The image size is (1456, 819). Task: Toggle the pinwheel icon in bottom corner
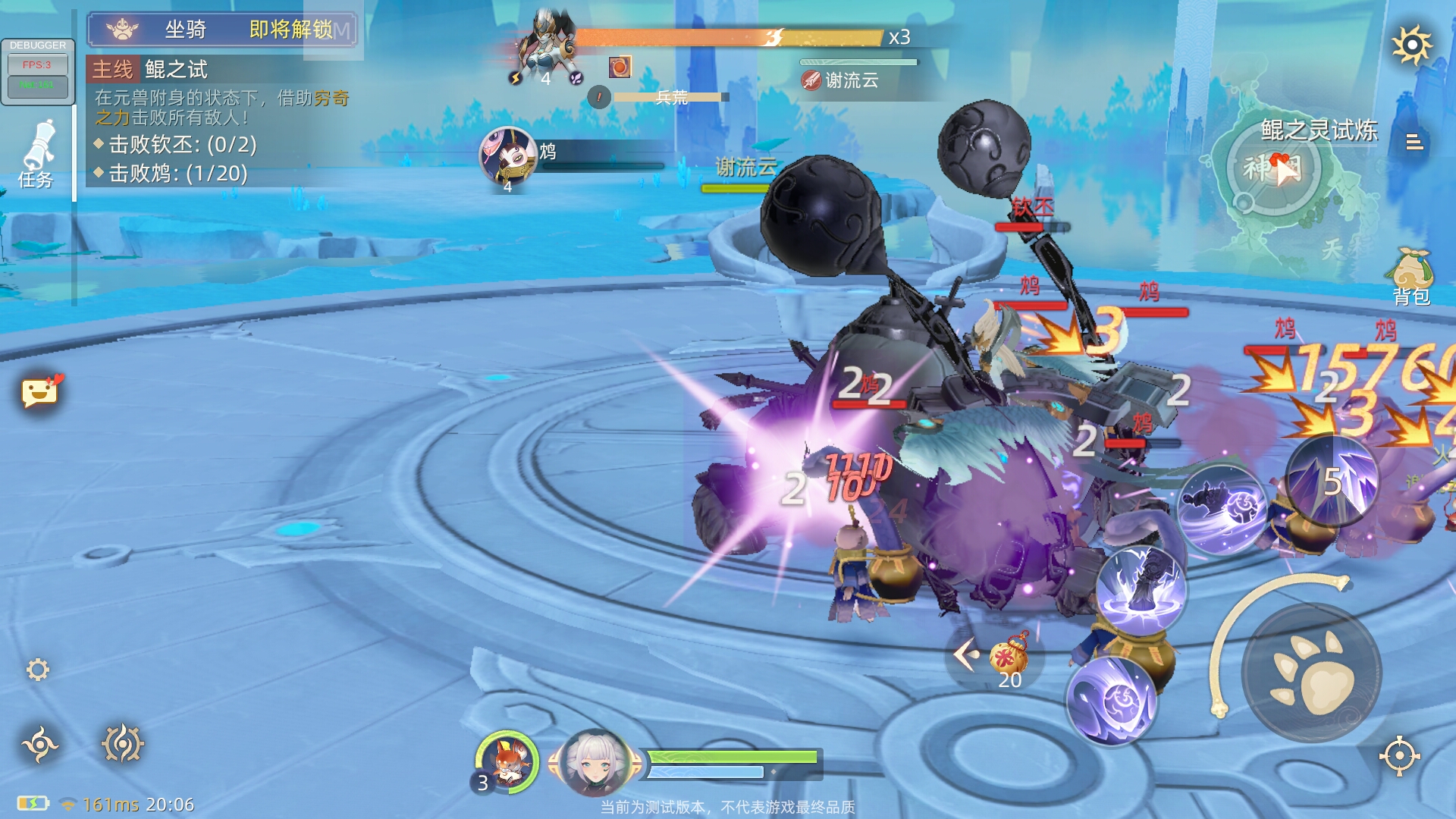tap(40, 745)
